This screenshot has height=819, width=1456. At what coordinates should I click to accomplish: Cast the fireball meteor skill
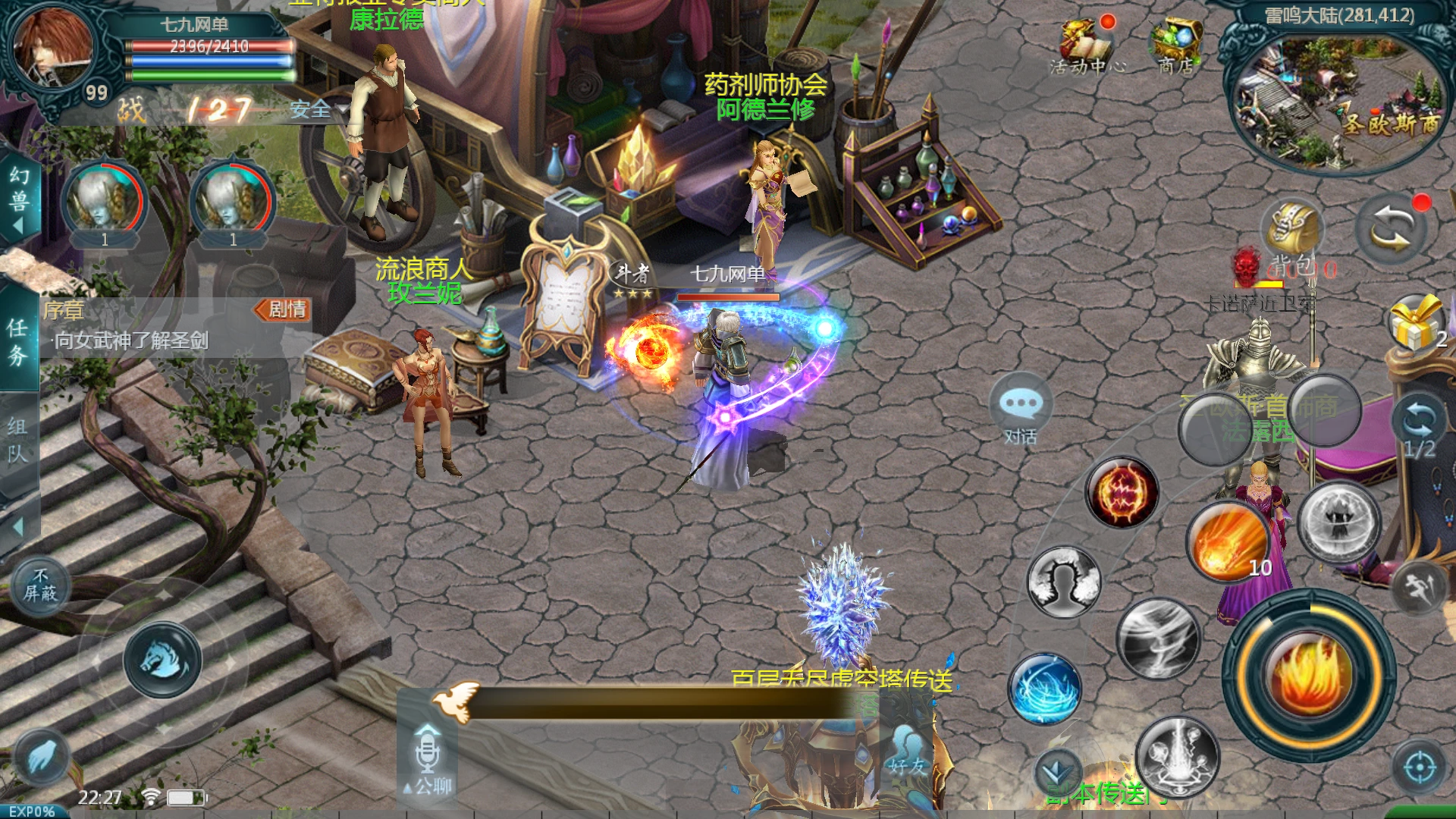(1228, 540)
